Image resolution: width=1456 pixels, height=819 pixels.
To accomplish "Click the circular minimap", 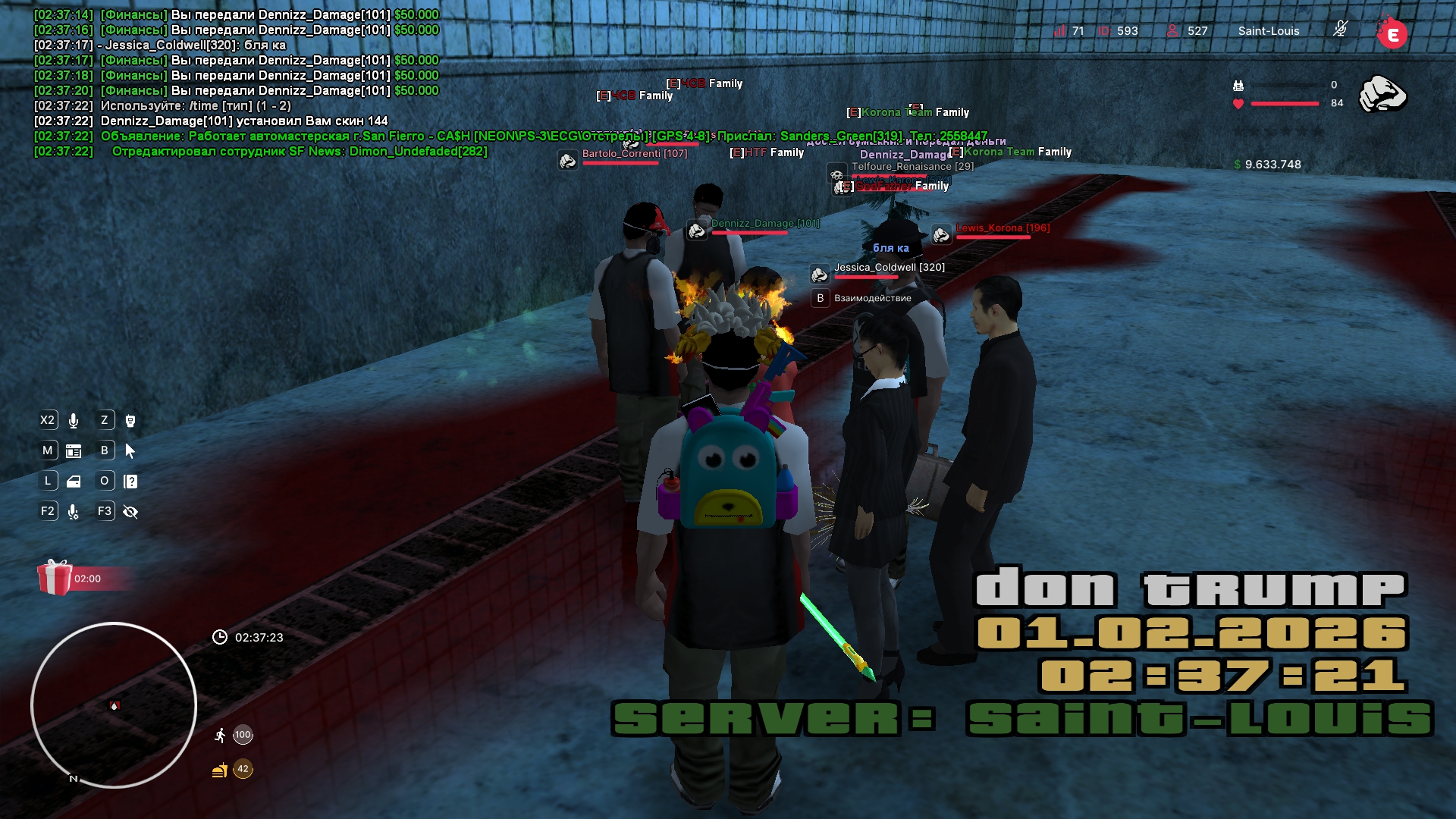I will tap(114, 705).
